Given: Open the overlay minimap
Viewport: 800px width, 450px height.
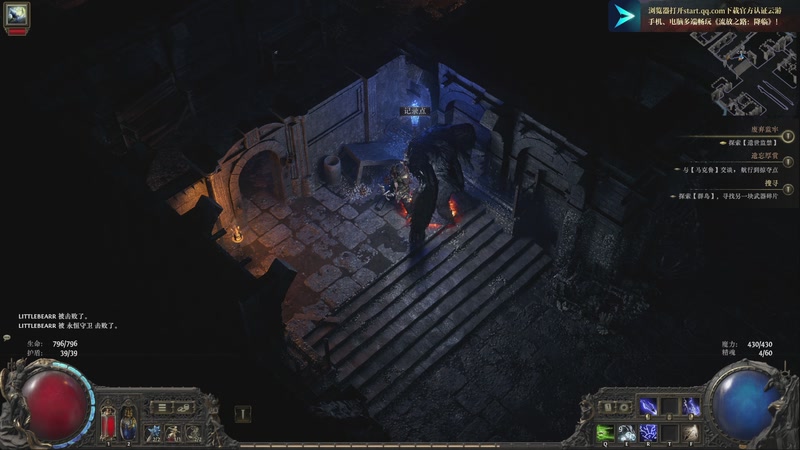Looking at the screenshot, I should [x=755, y=80].
